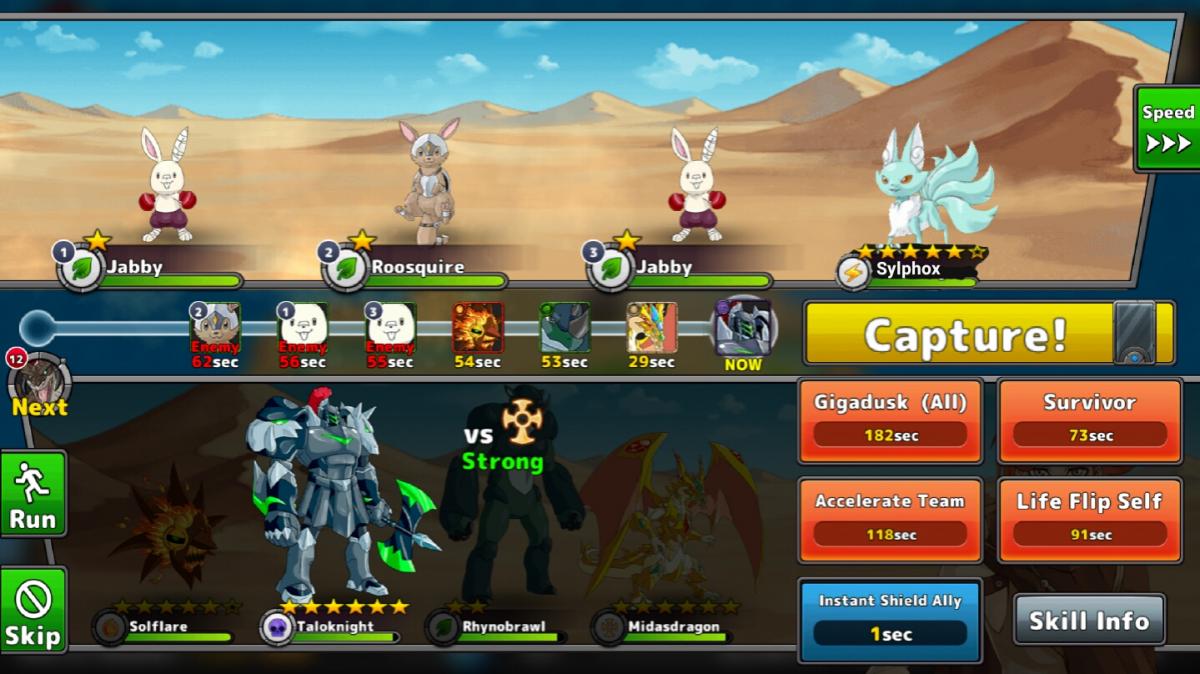Open Skill Info
Viewport: 1200px width, 674px height.
coord(1089,620)
